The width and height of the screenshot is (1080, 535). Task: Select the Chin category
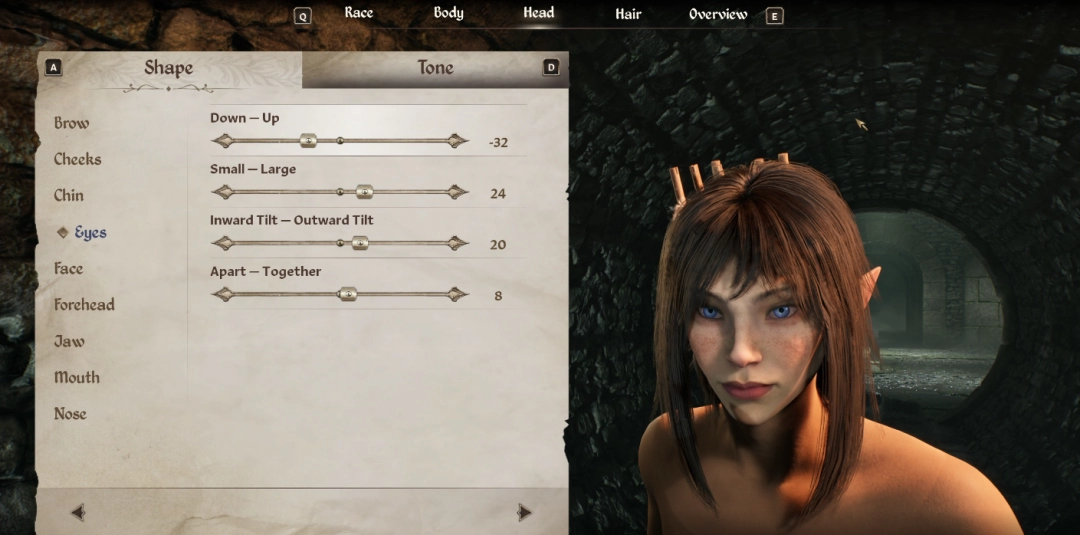click(x=69, y=195)
